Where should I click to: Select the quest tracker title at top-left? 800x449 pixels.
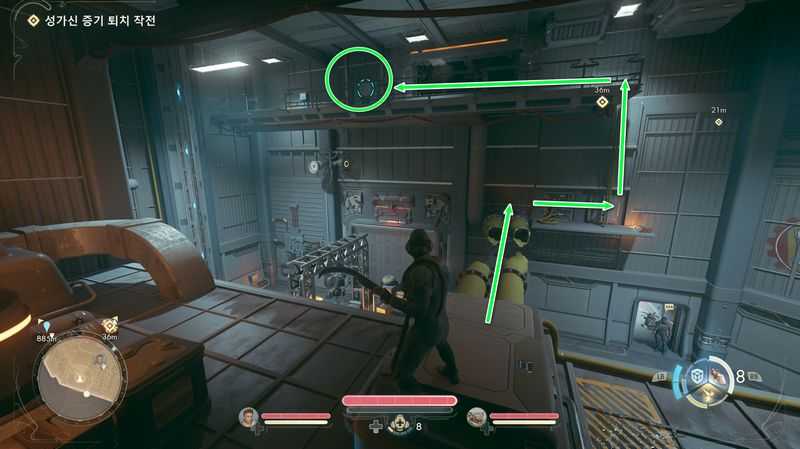point(94,20)
